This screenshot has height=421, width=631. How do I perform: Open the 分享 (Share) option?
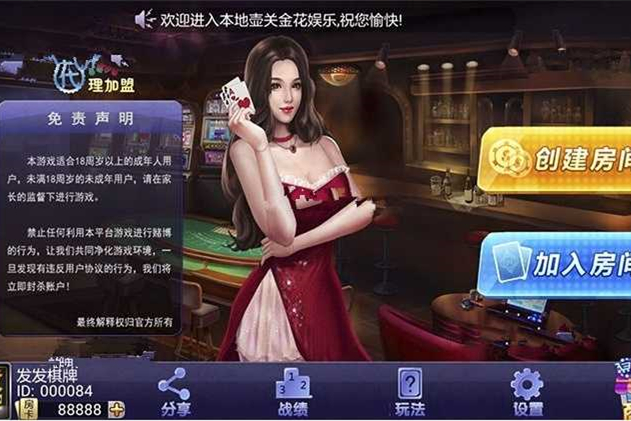174,391
